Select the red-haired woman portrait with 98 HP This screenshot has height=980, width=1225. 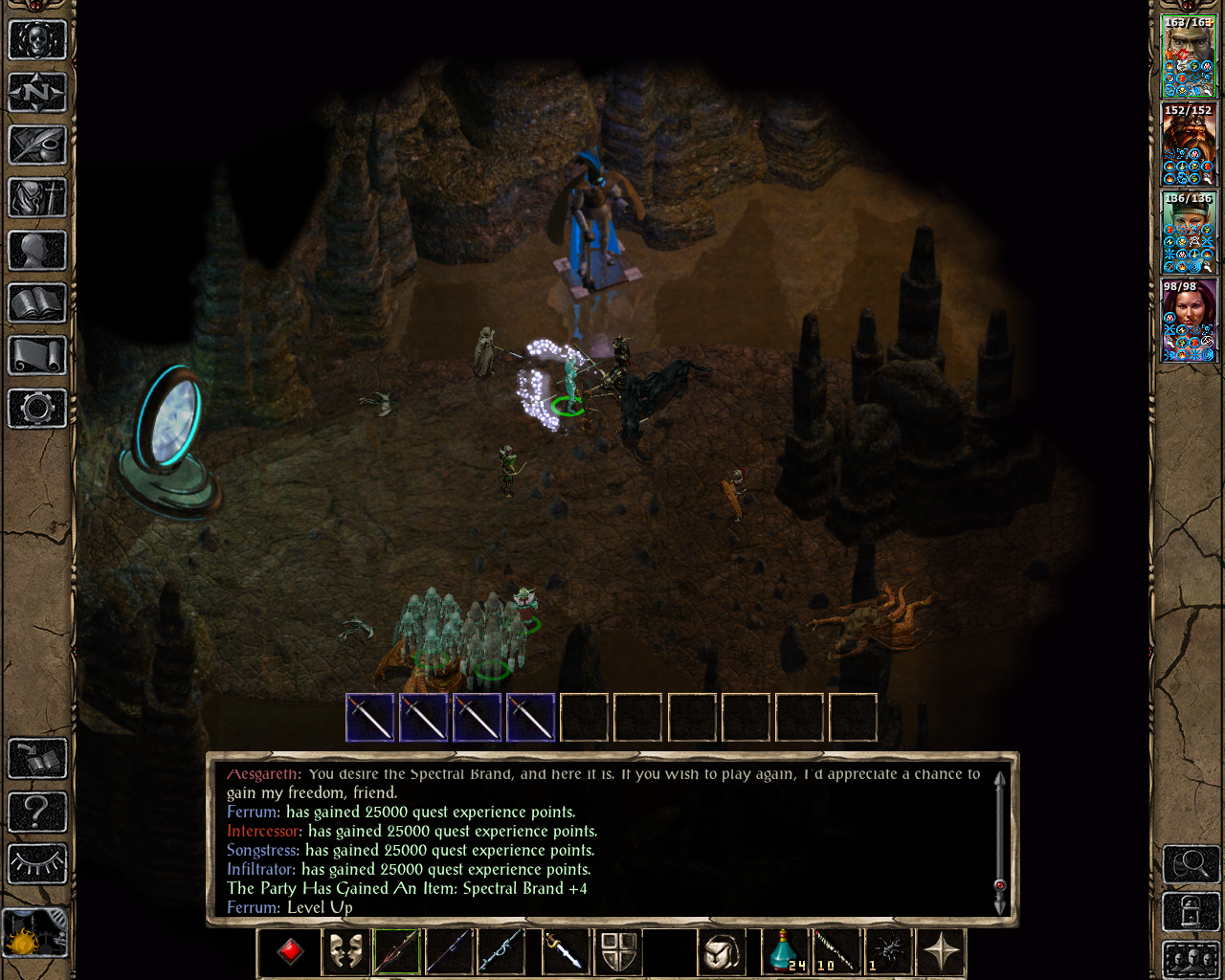click(x=1189, y=321)
